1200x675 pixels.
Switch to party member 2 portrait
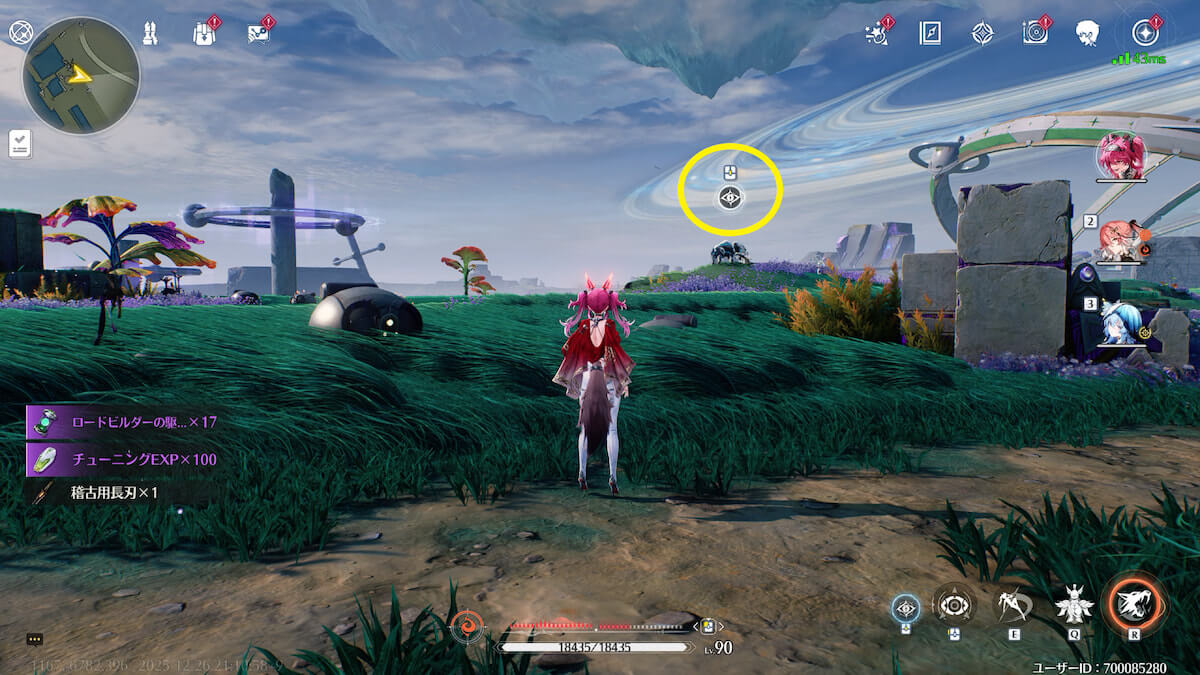pos(1120,241)
